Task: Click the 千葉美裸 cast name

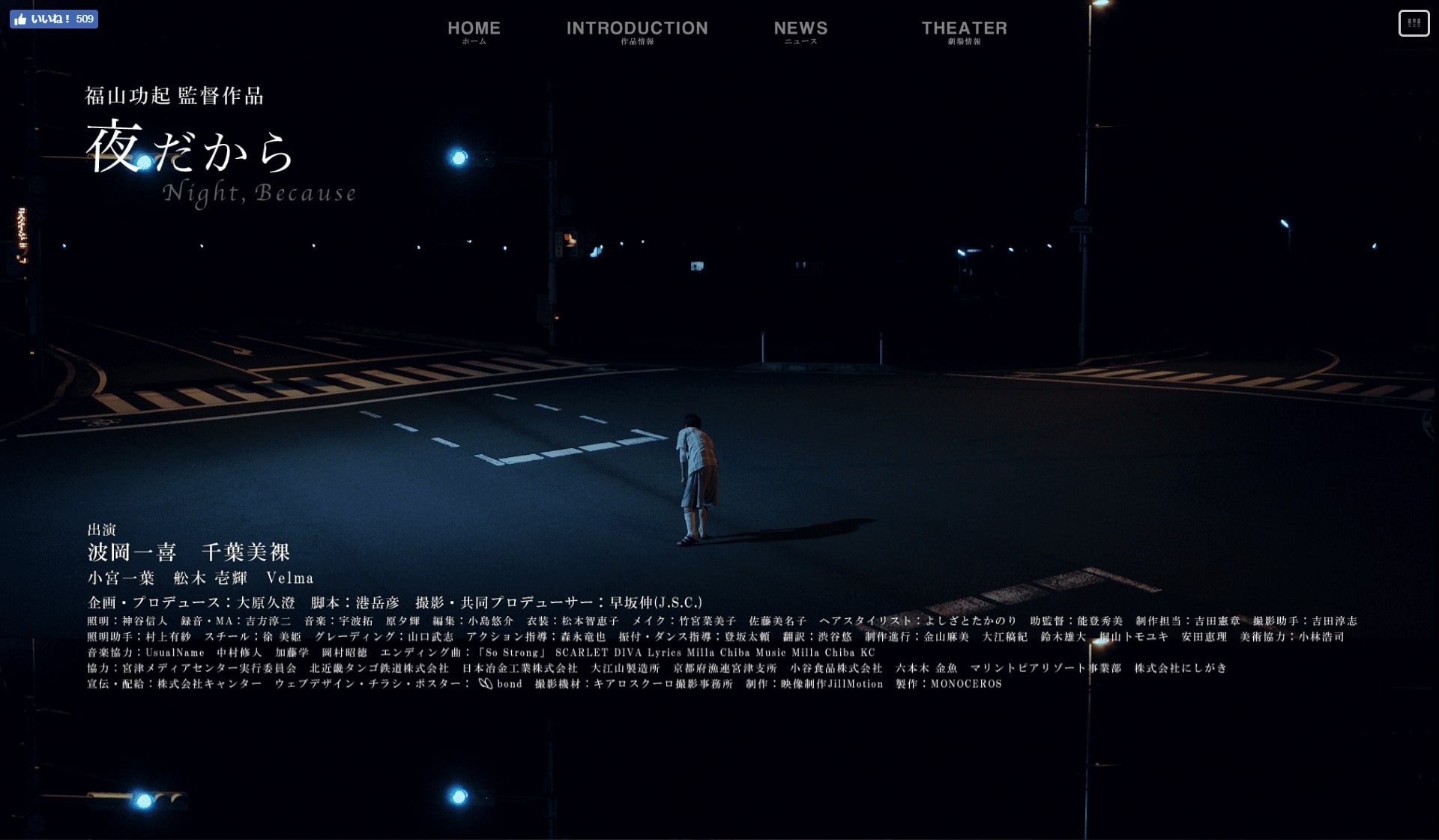Action: pos(248,552)
